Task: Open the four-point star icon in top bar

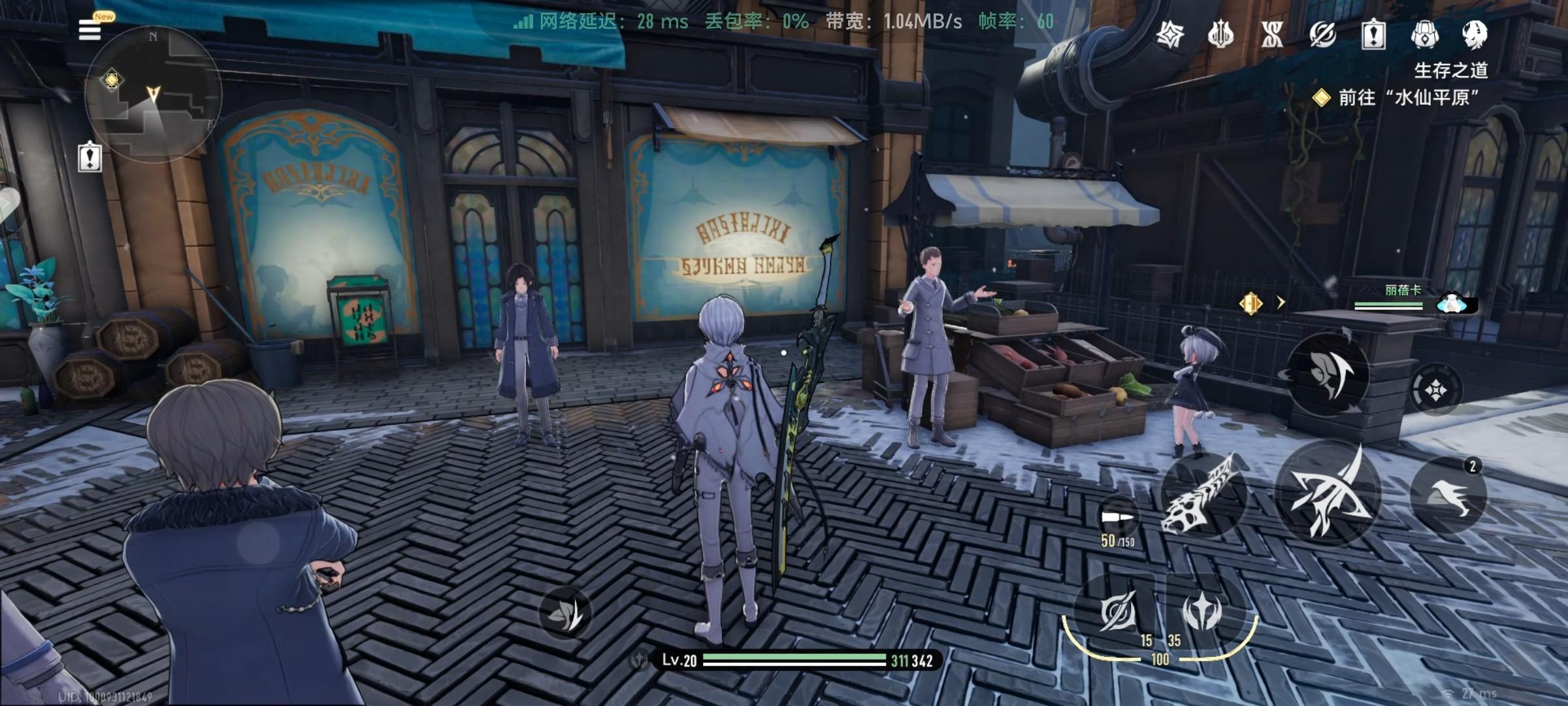Action: [x=1169, y=34]
